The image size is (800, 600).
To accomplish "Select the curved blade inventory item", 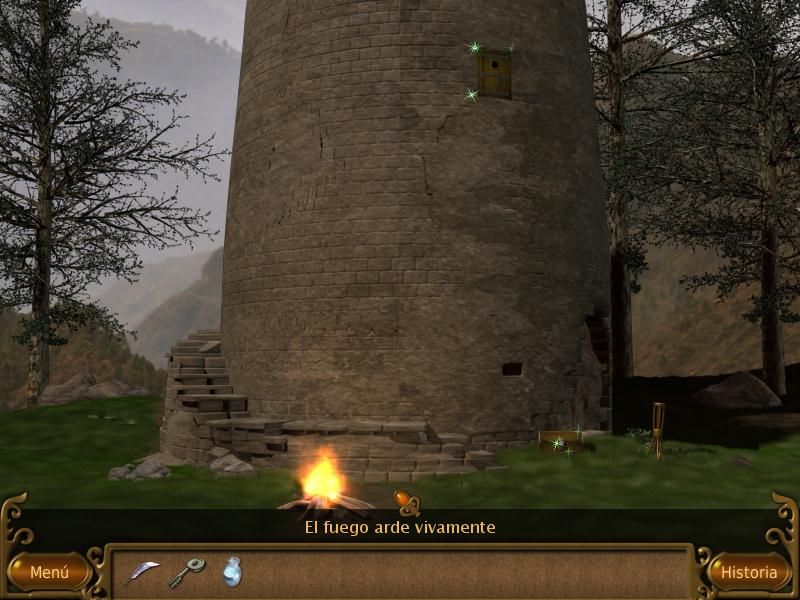I will coord(144,571).
